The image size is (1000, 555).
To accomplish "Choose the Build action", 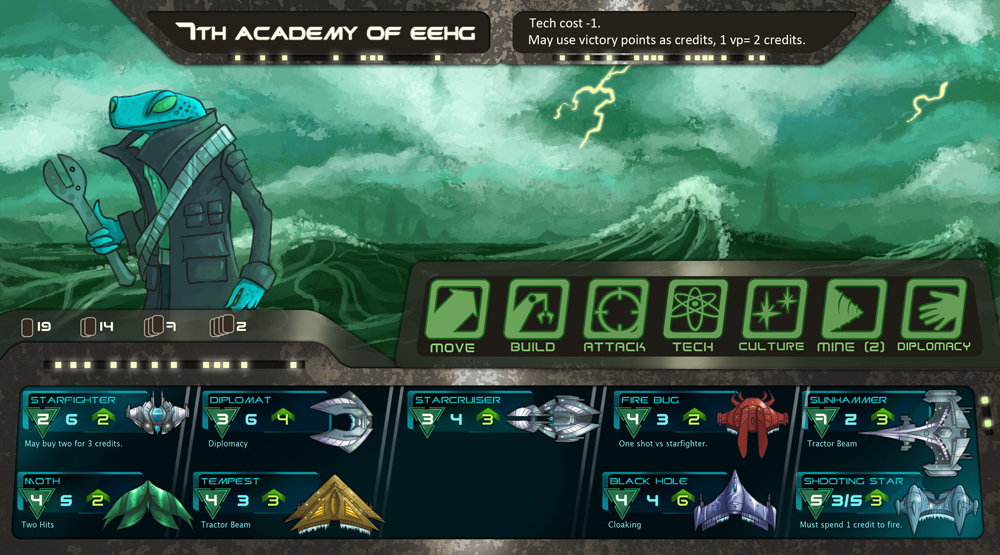I will [x=533, y=309].
